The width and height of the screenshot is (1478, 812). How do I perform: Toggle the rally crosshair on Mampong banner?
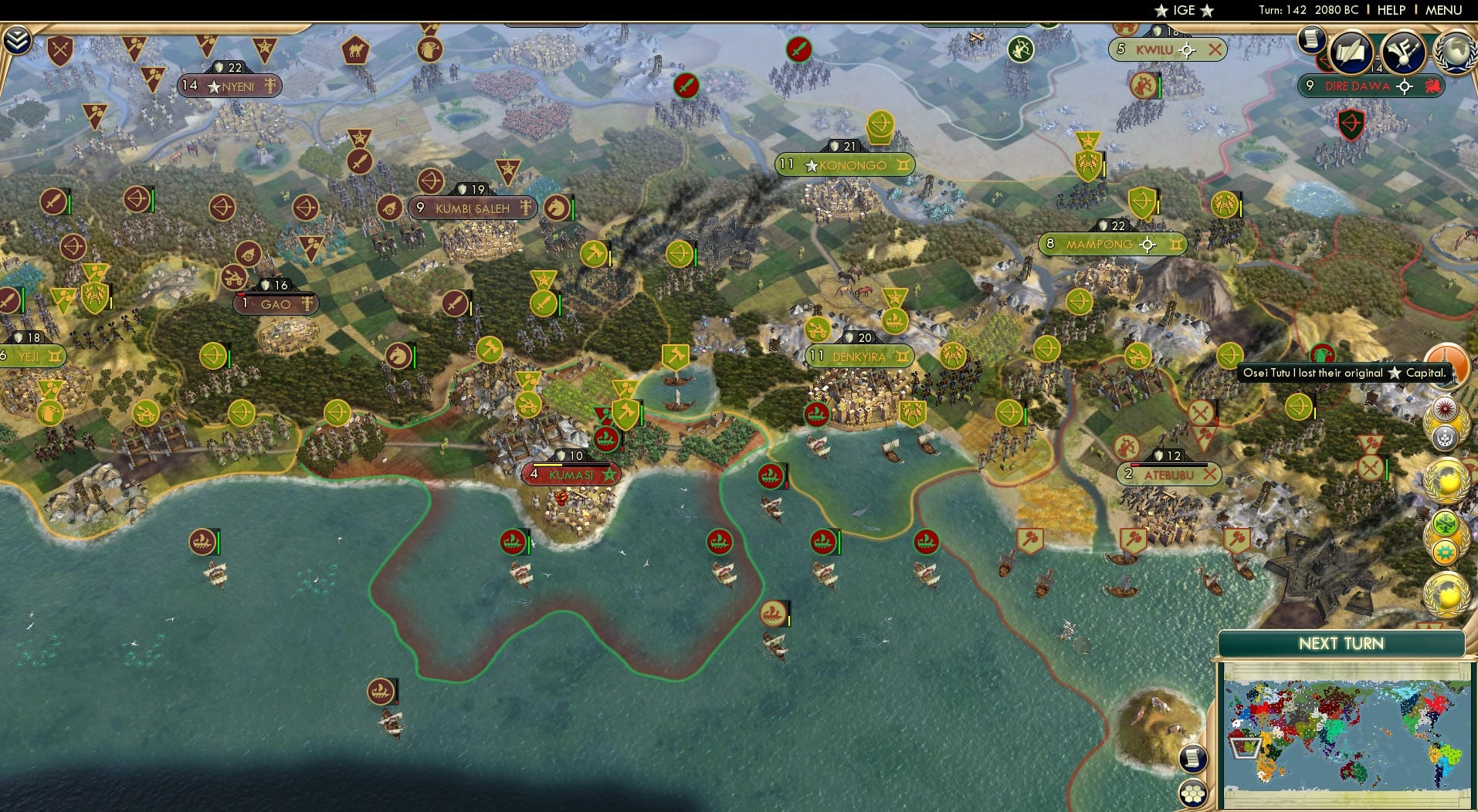click(1149, 245)
